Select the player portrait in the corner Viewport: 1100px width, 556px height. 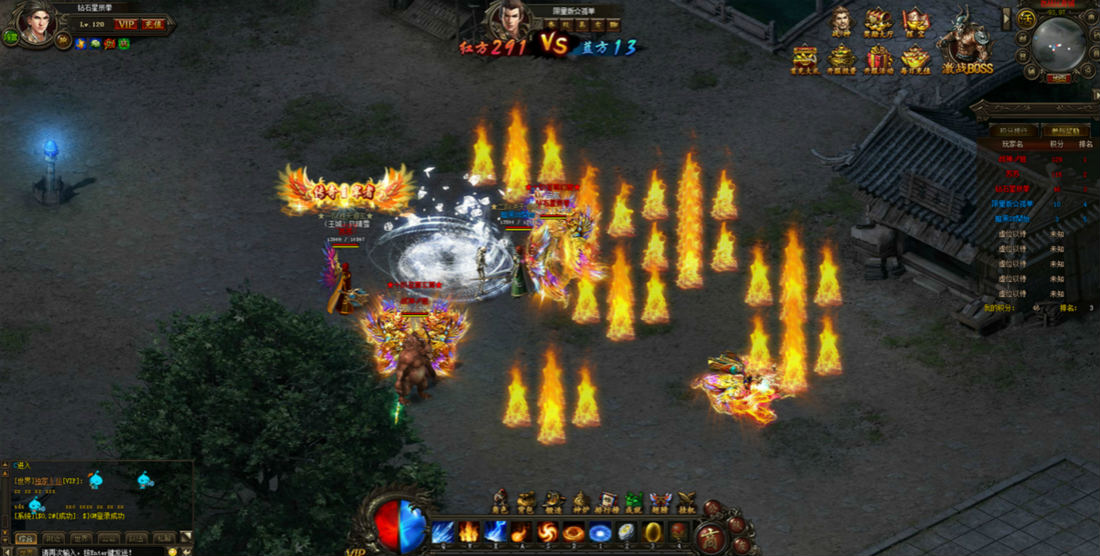coord(37,24)
